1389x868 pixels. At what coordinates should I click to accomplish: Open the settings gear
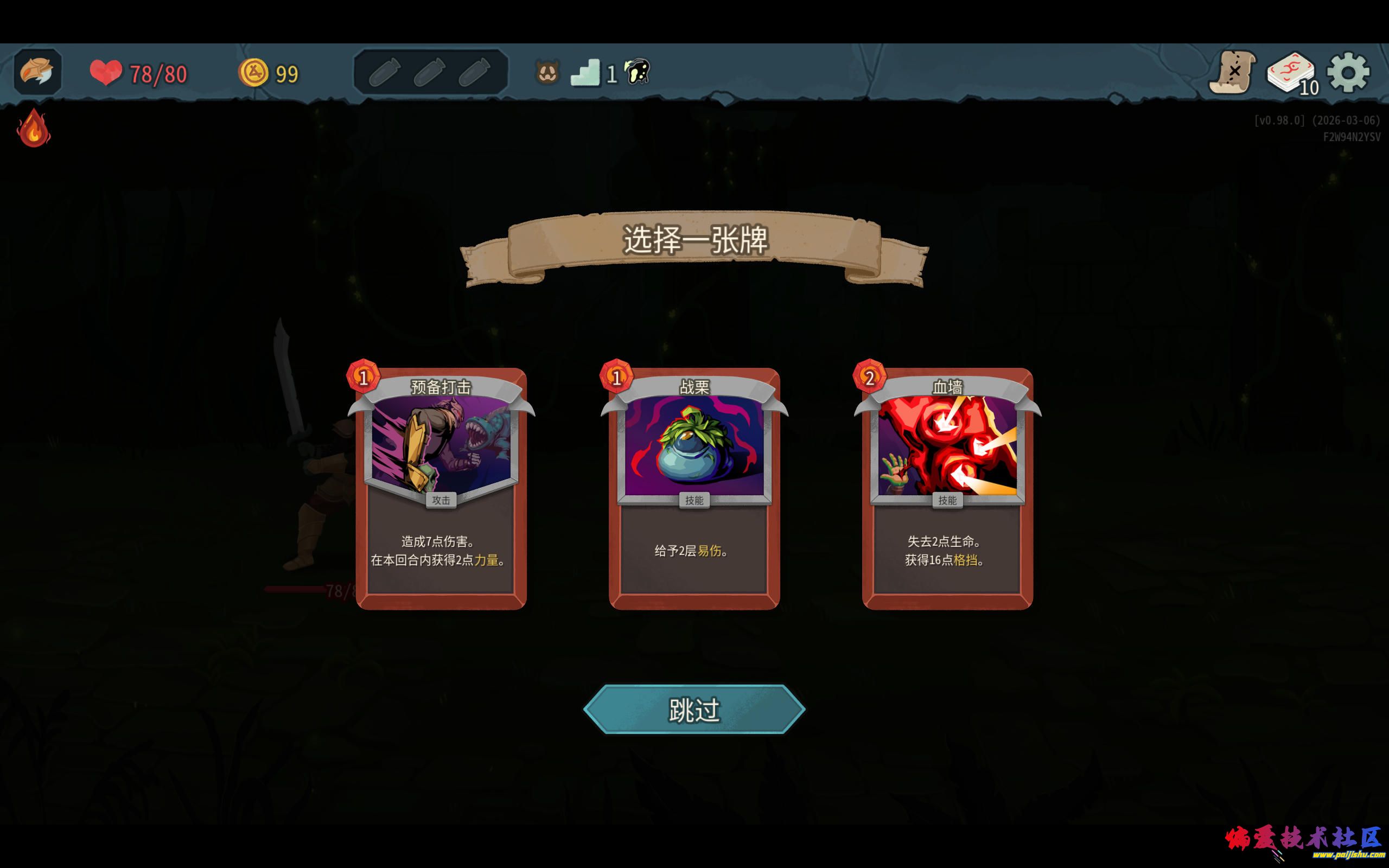1348,73
